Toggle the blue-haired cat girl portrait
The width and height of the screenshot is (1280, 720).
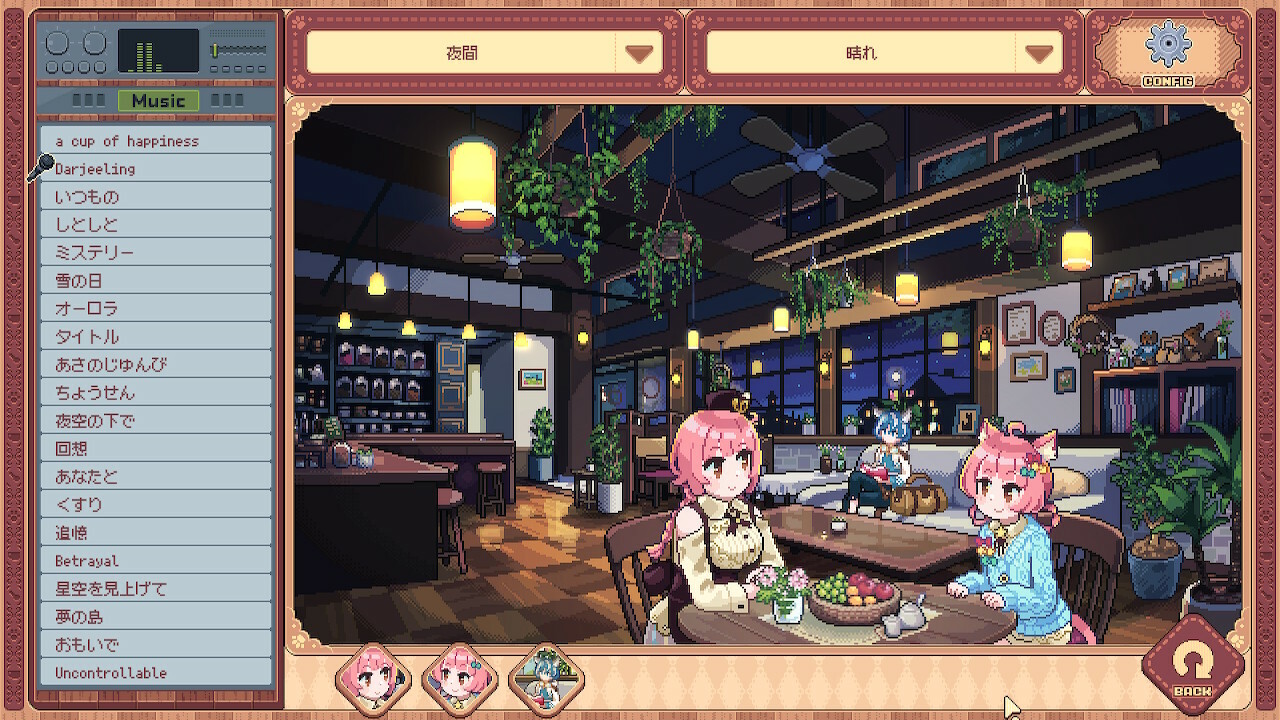point(546,679)
